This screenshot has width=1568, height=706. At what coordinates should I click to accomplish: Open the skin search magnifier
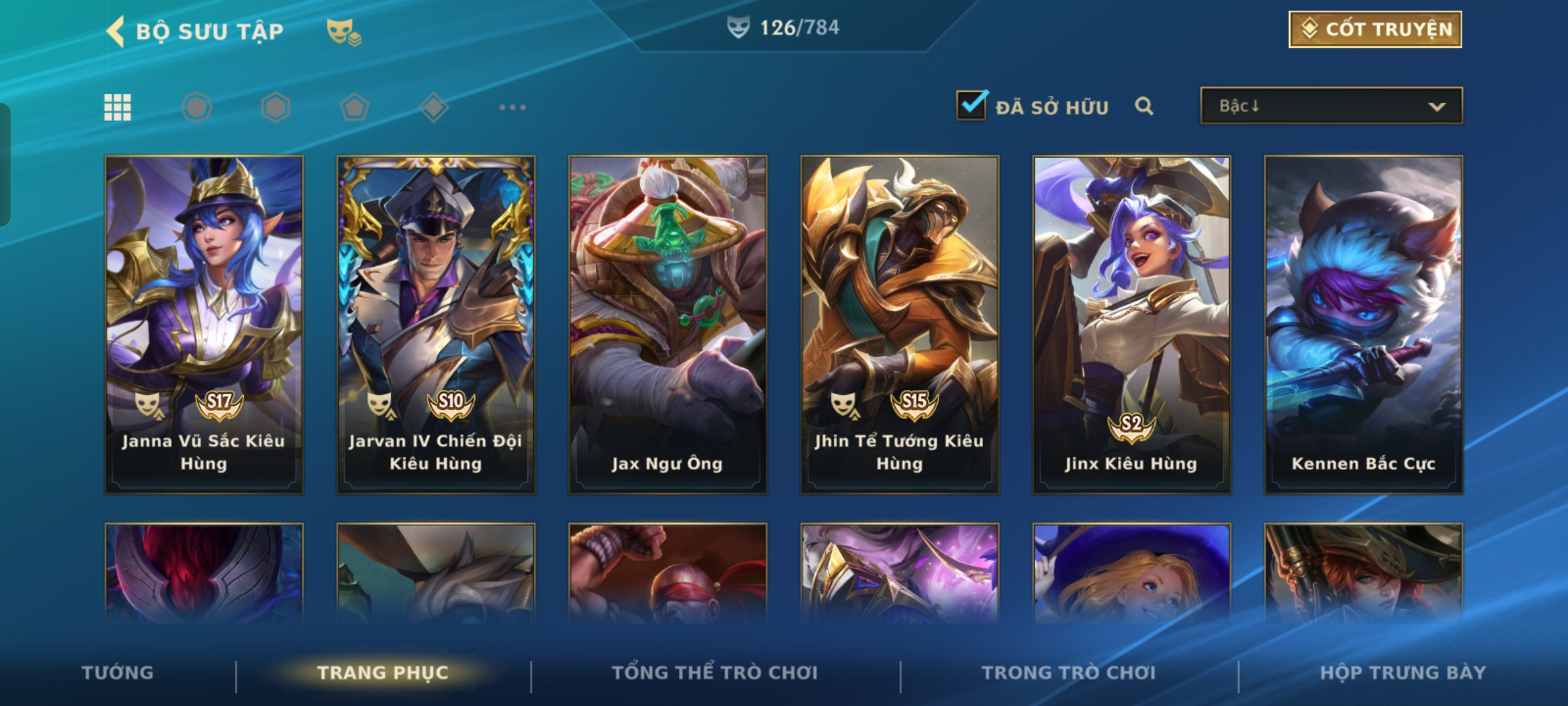(x=1143, y=106)
